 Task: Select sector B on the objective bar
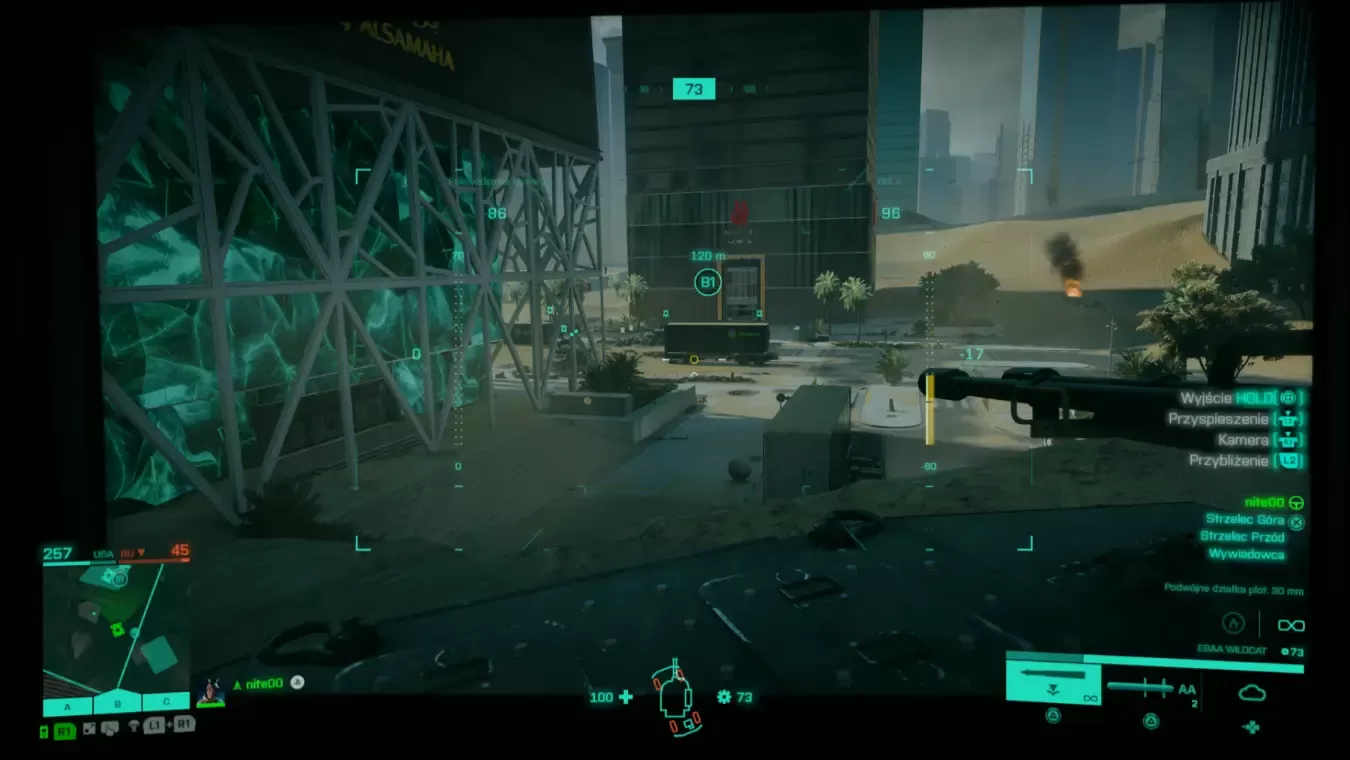[x=117, y=704]
